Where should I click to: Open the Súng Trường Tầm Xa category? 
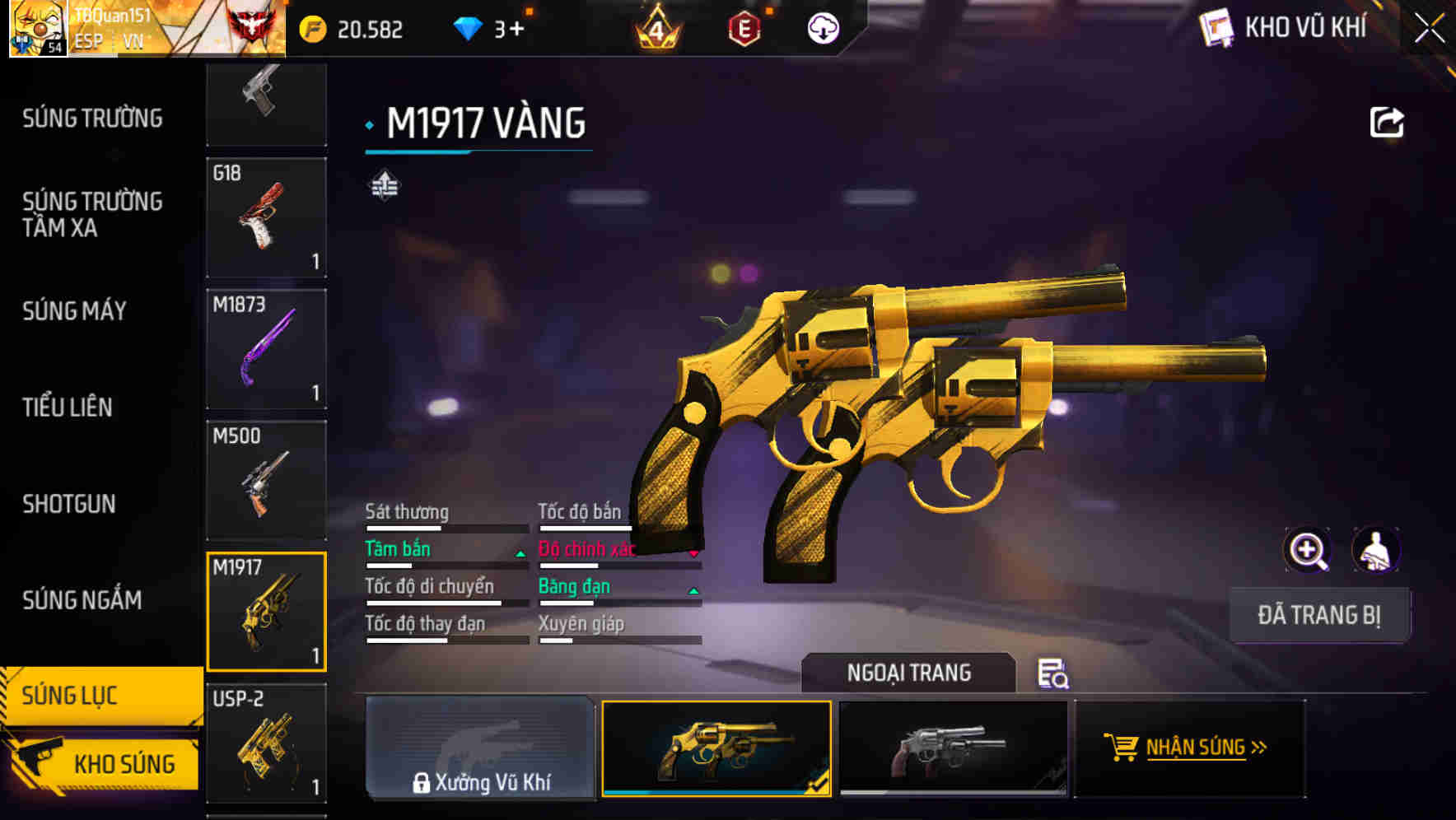point(92,214)
